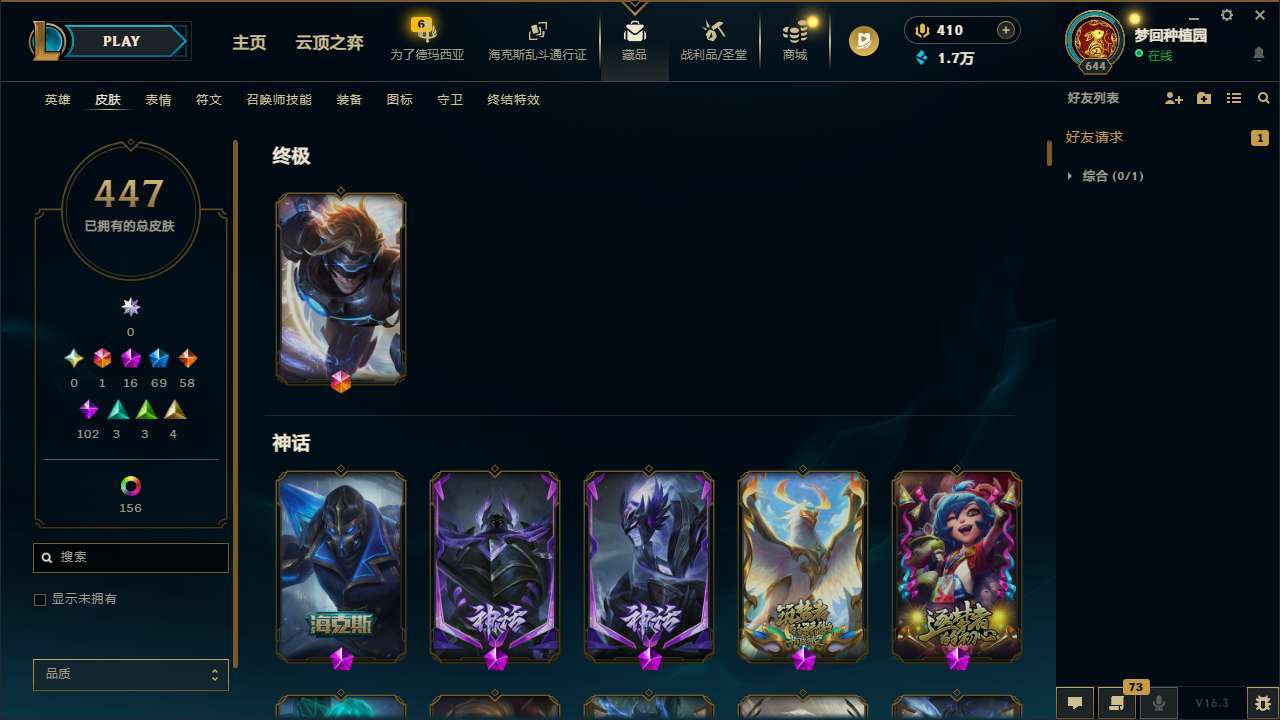Click the chevron arrow above 藏品
This screenshot has height=720, width=1280.
point(634,7)
